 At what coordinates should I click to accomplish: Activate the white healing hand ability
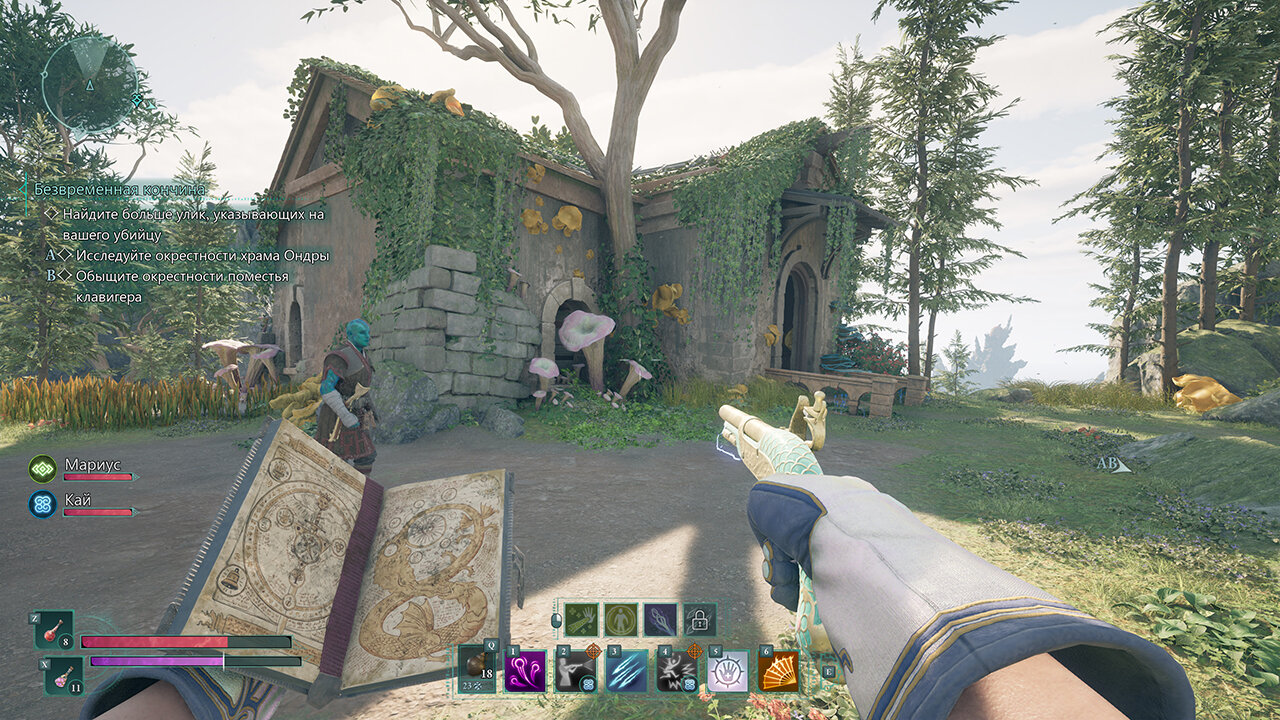[x=727, y=671]
